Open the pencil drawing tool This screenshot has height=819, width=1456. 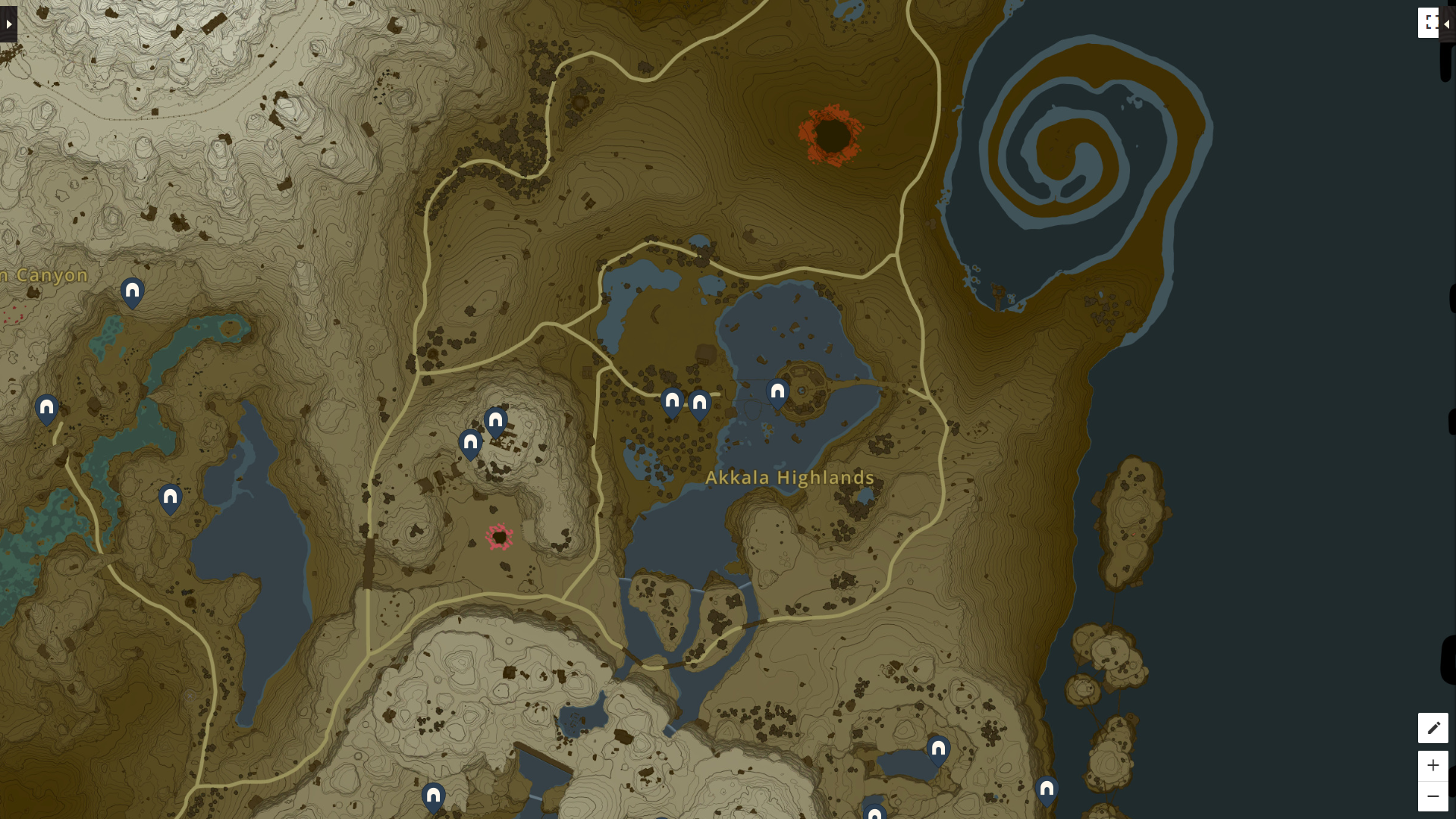tap(1433, 727)
